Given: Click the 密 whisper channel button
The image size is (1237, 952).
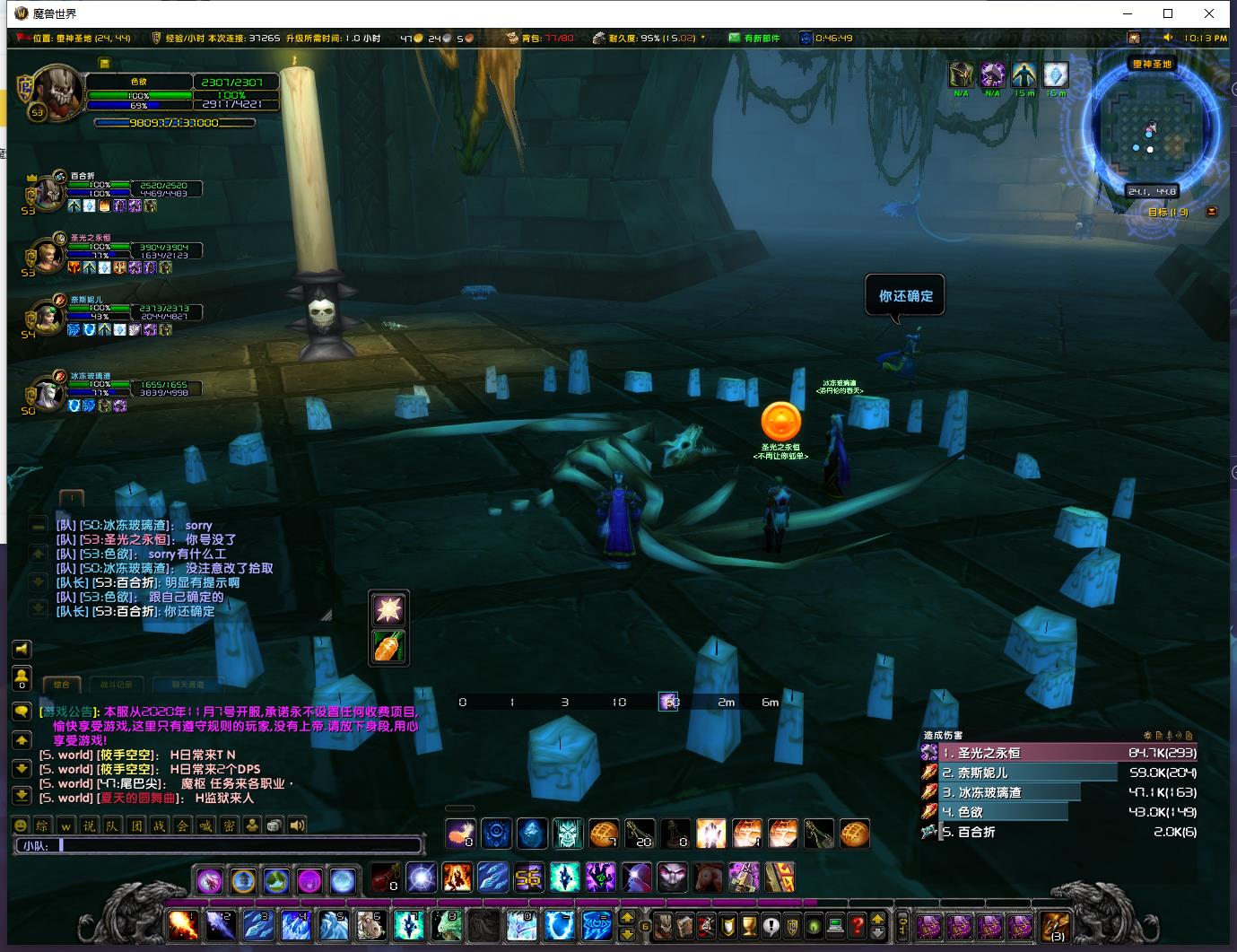Looking at the screenshot, I should click(x=229, y=825).
